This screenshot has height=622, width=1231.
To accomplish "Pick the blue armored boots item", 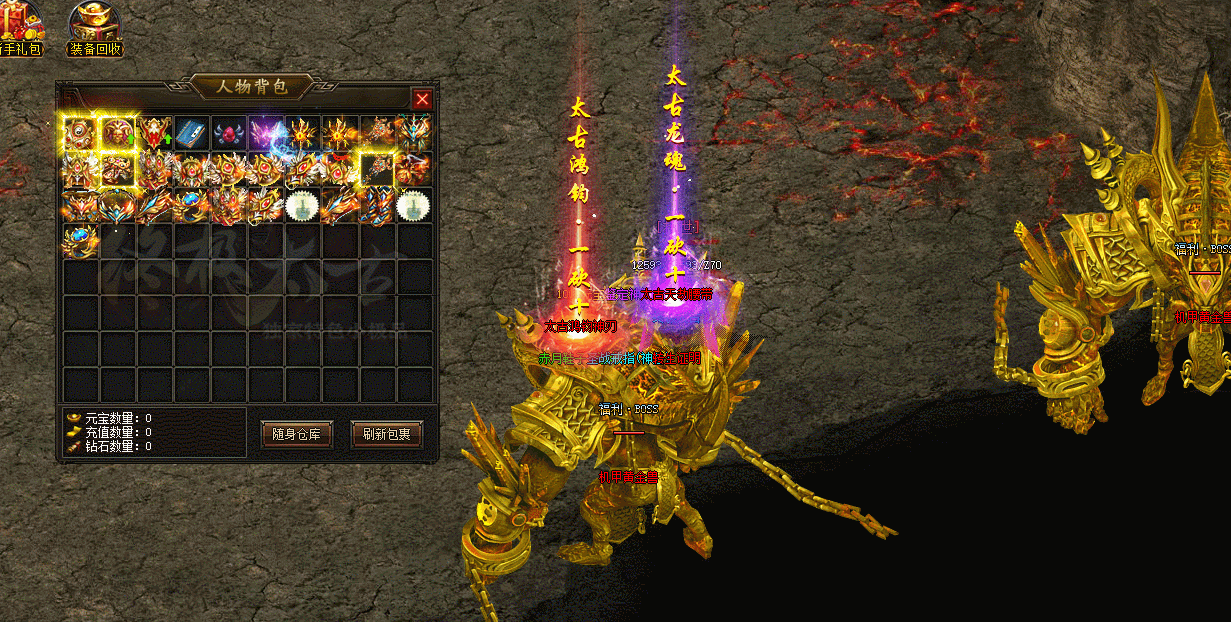I will (378, 205).
